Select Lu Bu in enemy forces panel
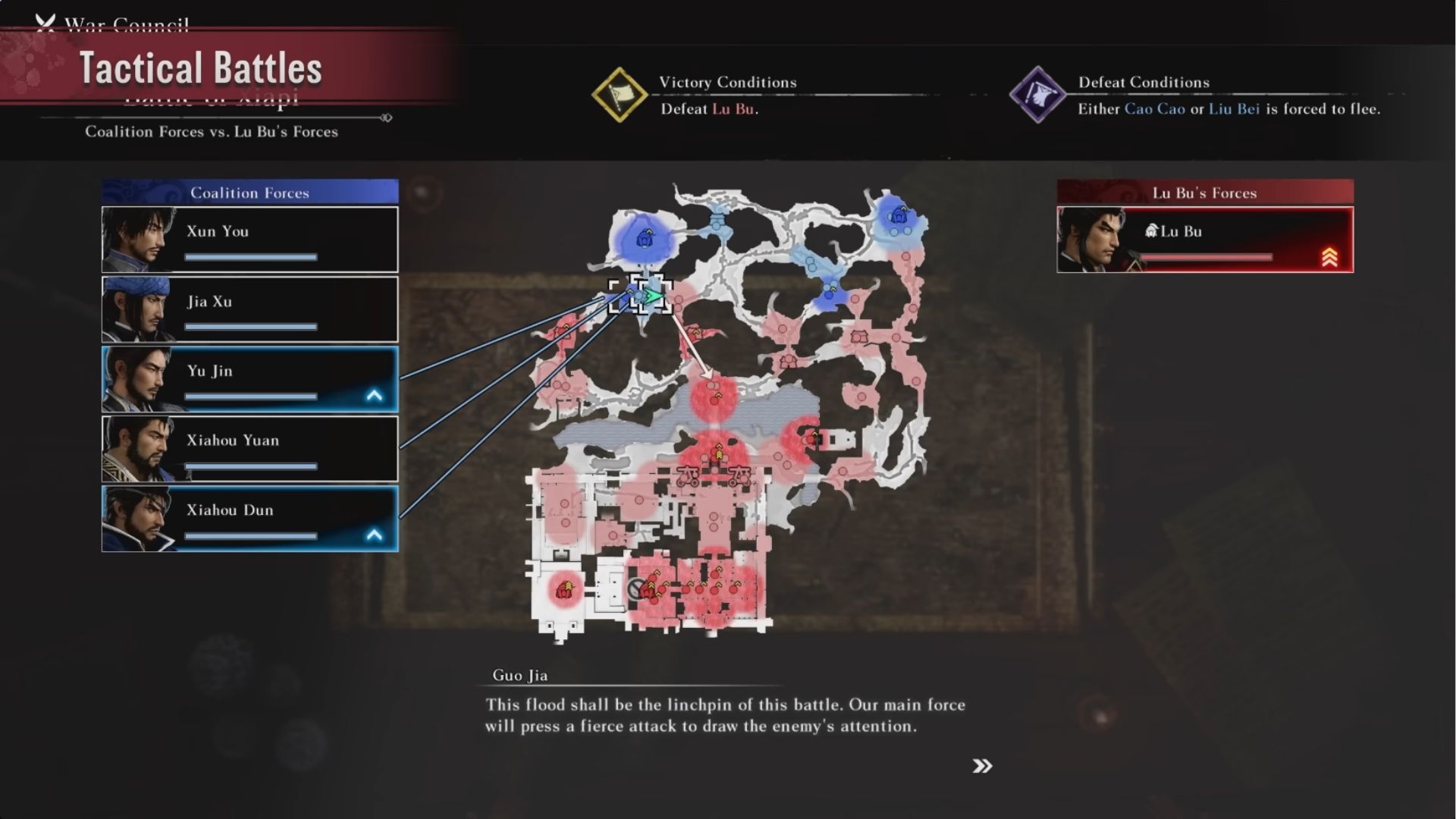The width and height of the screenshot is (1456, 819). click(x=1204, y=240)
